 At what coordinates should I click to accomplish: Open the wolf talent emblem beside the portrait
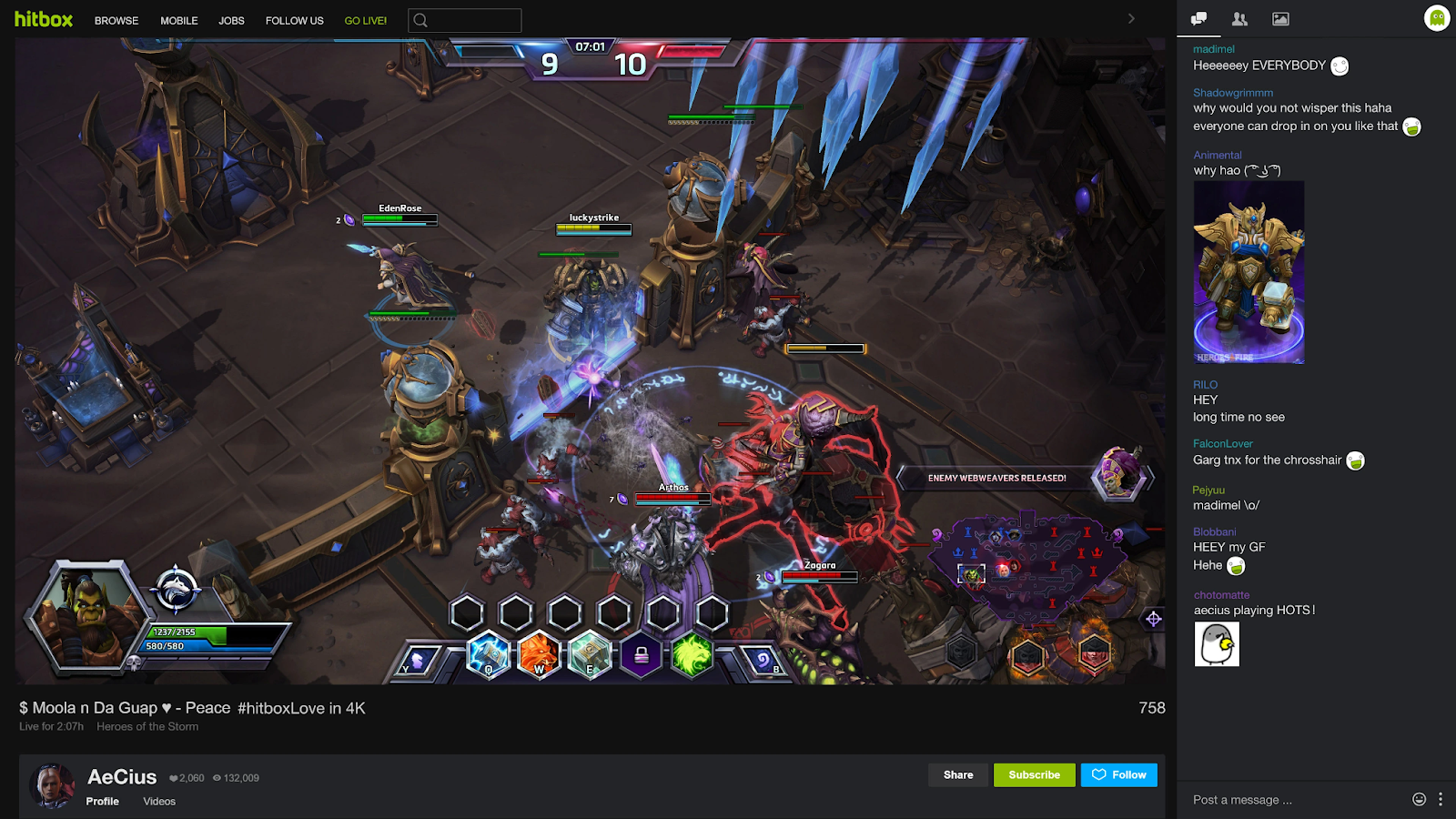176,589
